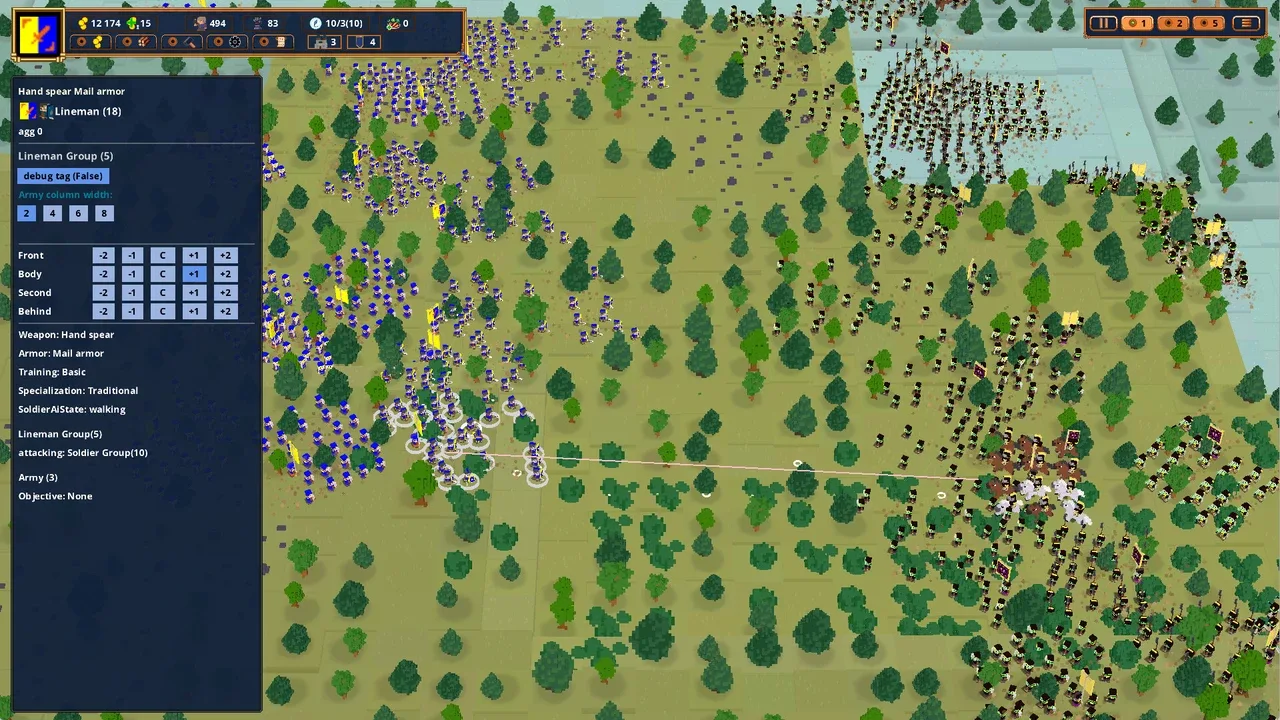Toggle the debug tag (False) setting
1280x720 pixels.
coord(62,175)
